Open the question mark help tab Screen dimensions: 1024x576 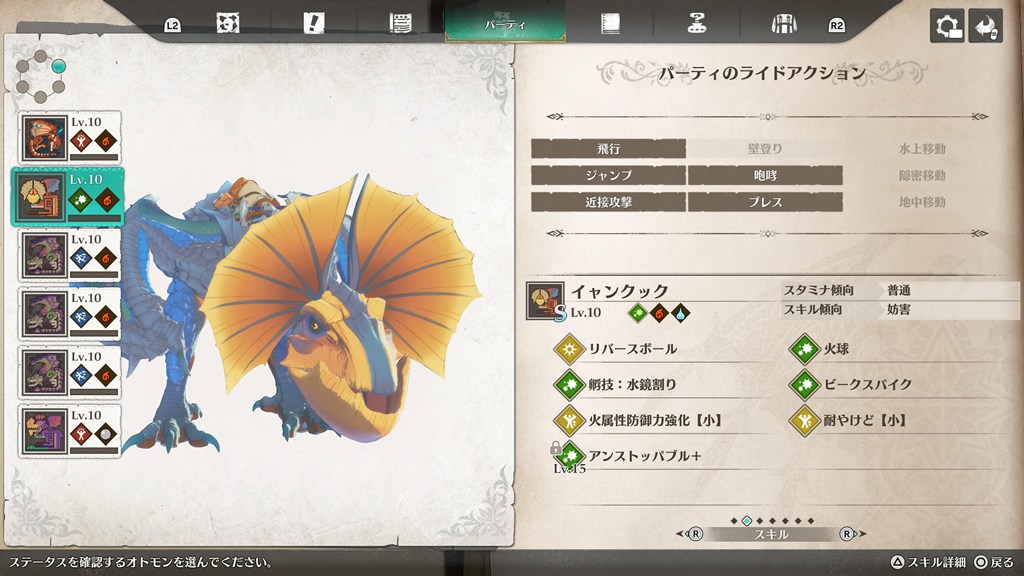(x=697, y=24)
